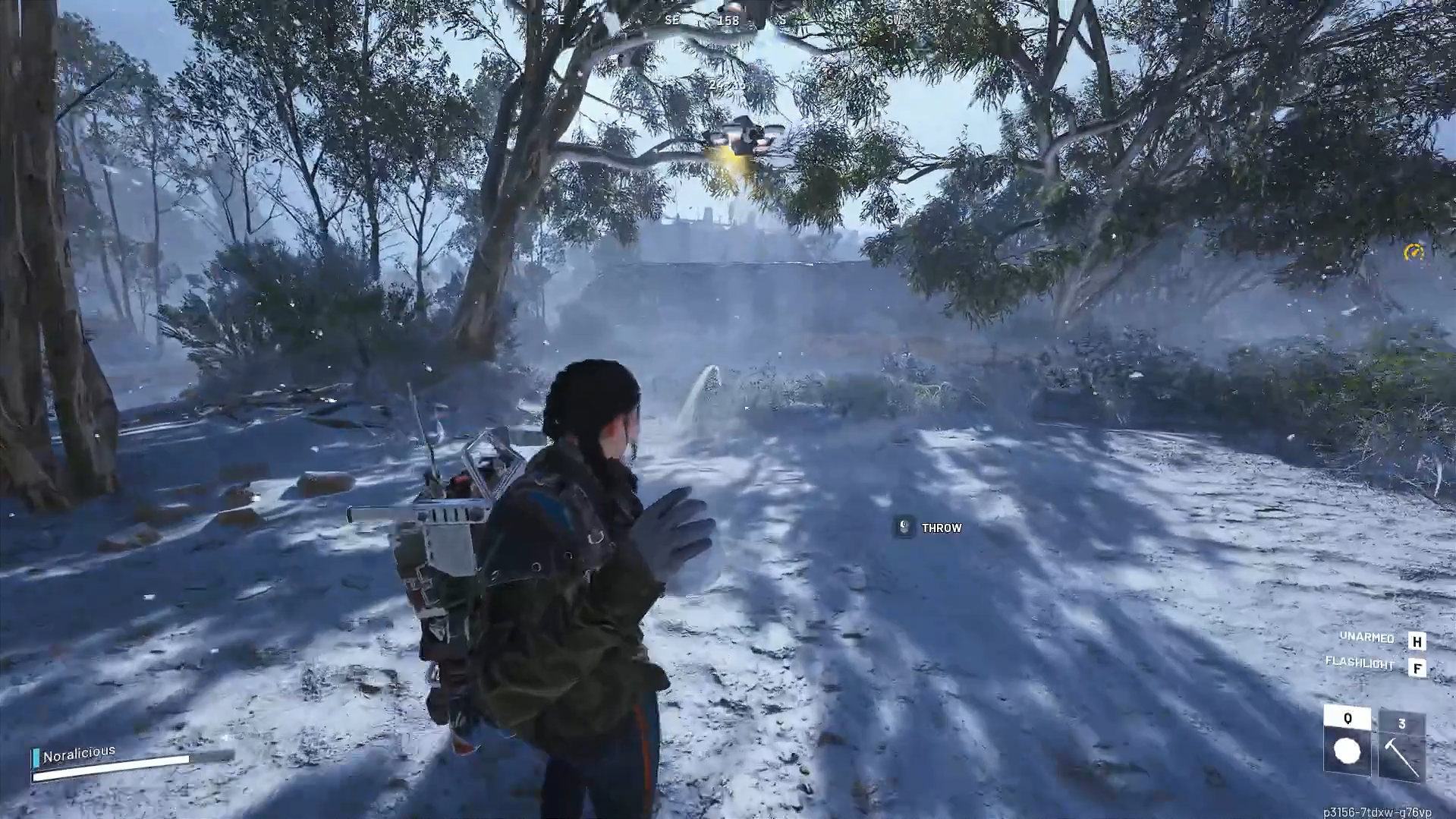Click the S direction label on the compass

coord(782,20)
